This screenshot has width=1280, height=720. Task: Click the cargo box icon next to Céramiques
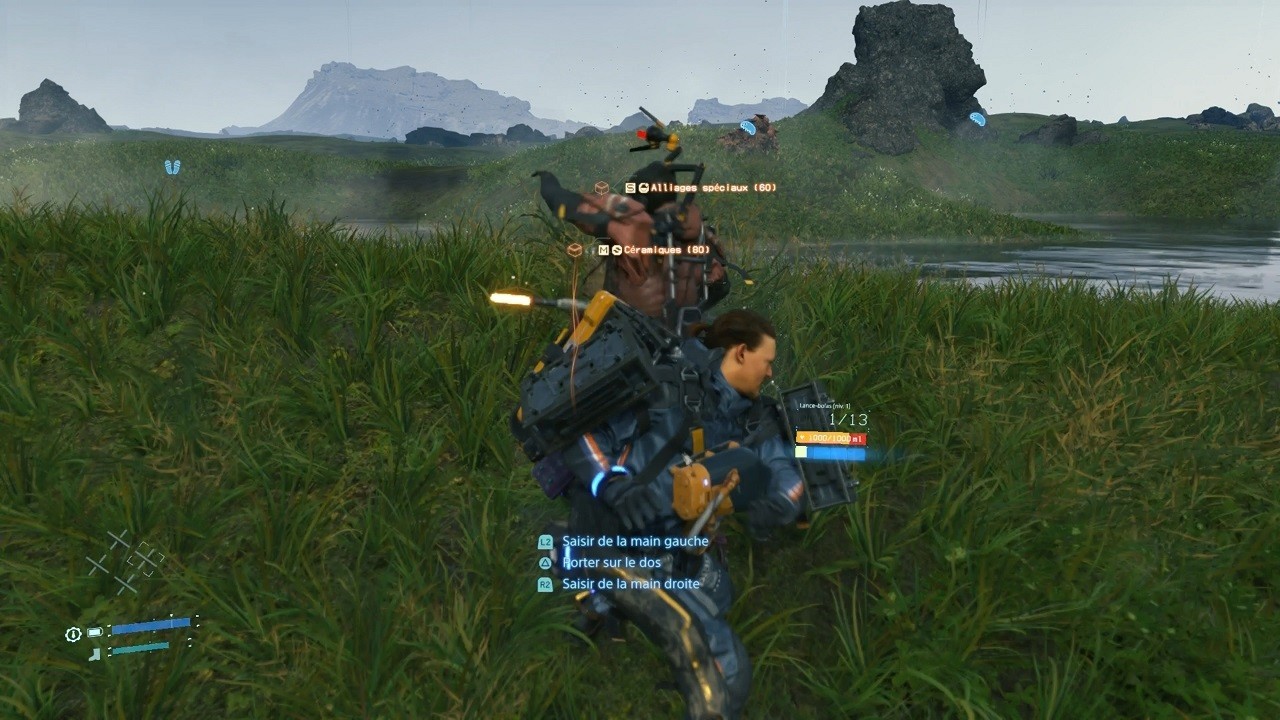[x=575, y=249]
